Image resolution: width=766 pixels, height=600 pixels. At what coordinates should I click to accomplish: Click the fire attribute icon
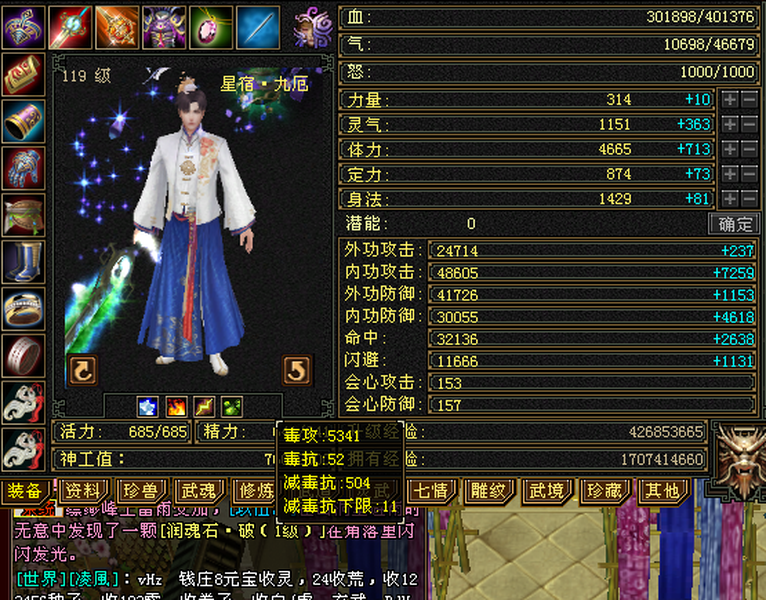pos(176,407)
